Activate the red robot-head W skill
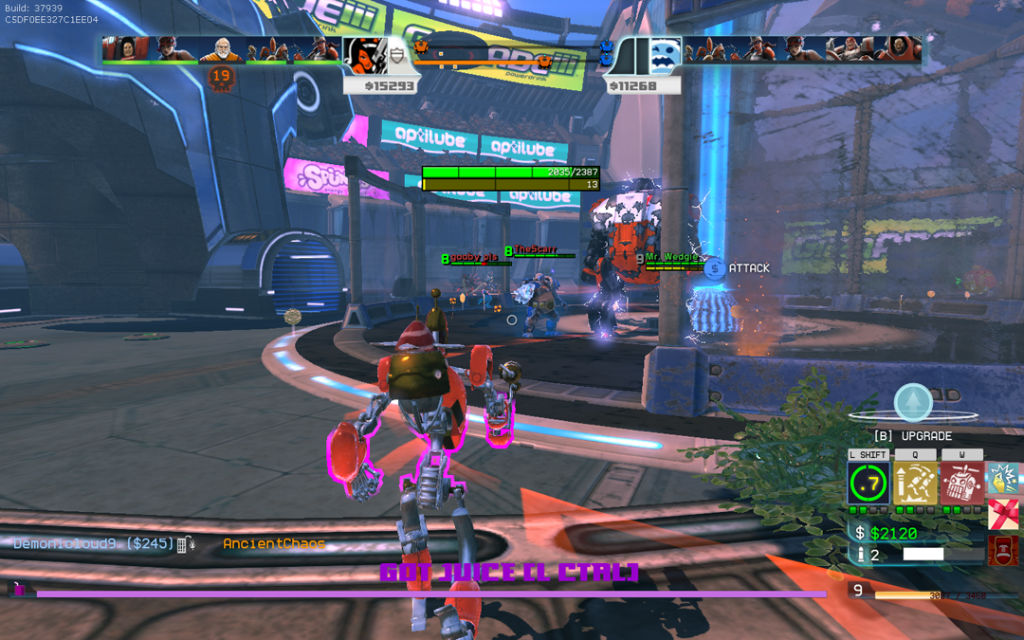Screen dimensions: 1024x640 point(961,484)
